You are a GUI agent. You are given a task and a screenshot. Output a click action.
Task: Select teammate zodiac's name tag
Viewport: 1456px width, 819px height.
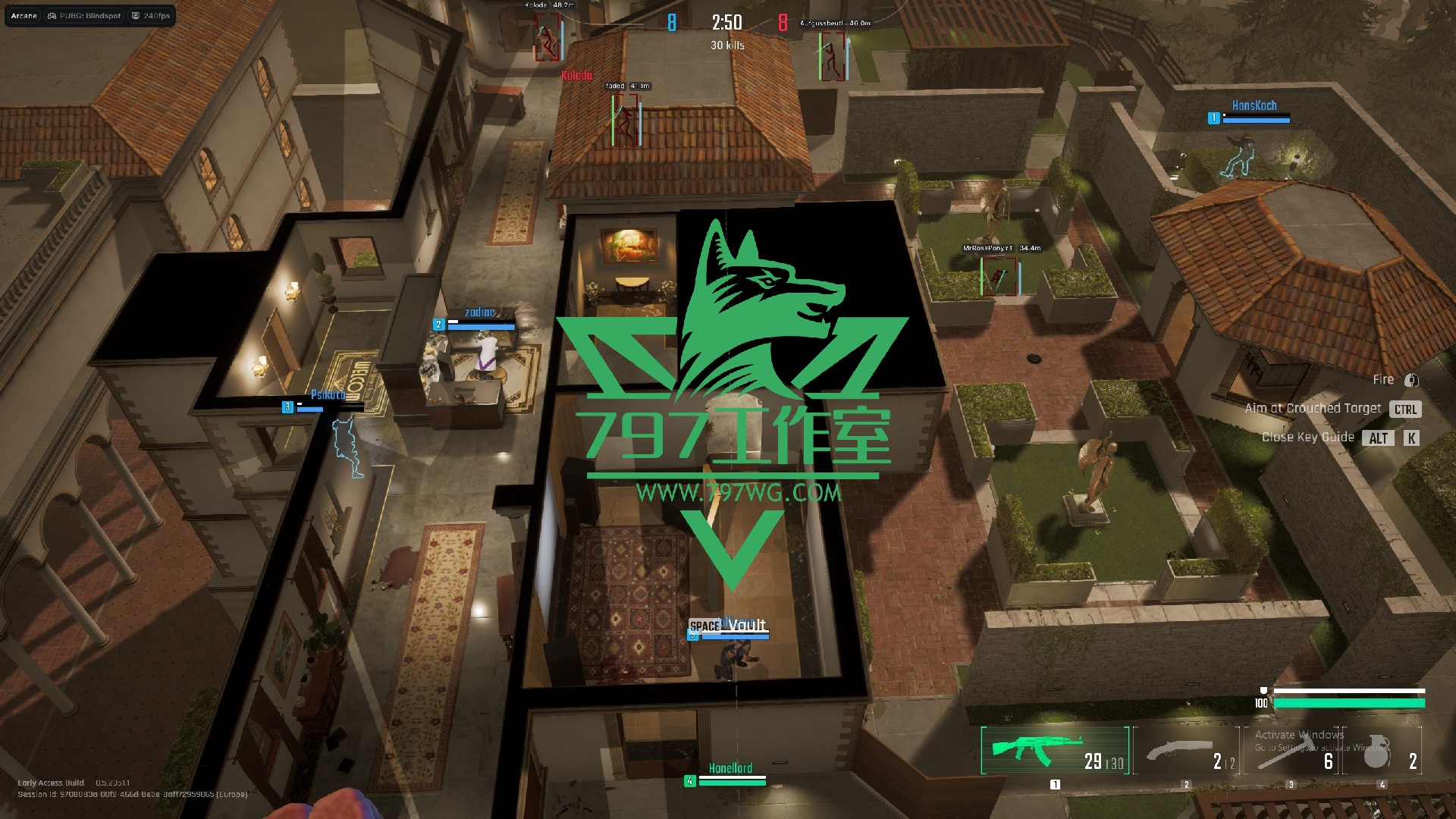tap(479, 312)
